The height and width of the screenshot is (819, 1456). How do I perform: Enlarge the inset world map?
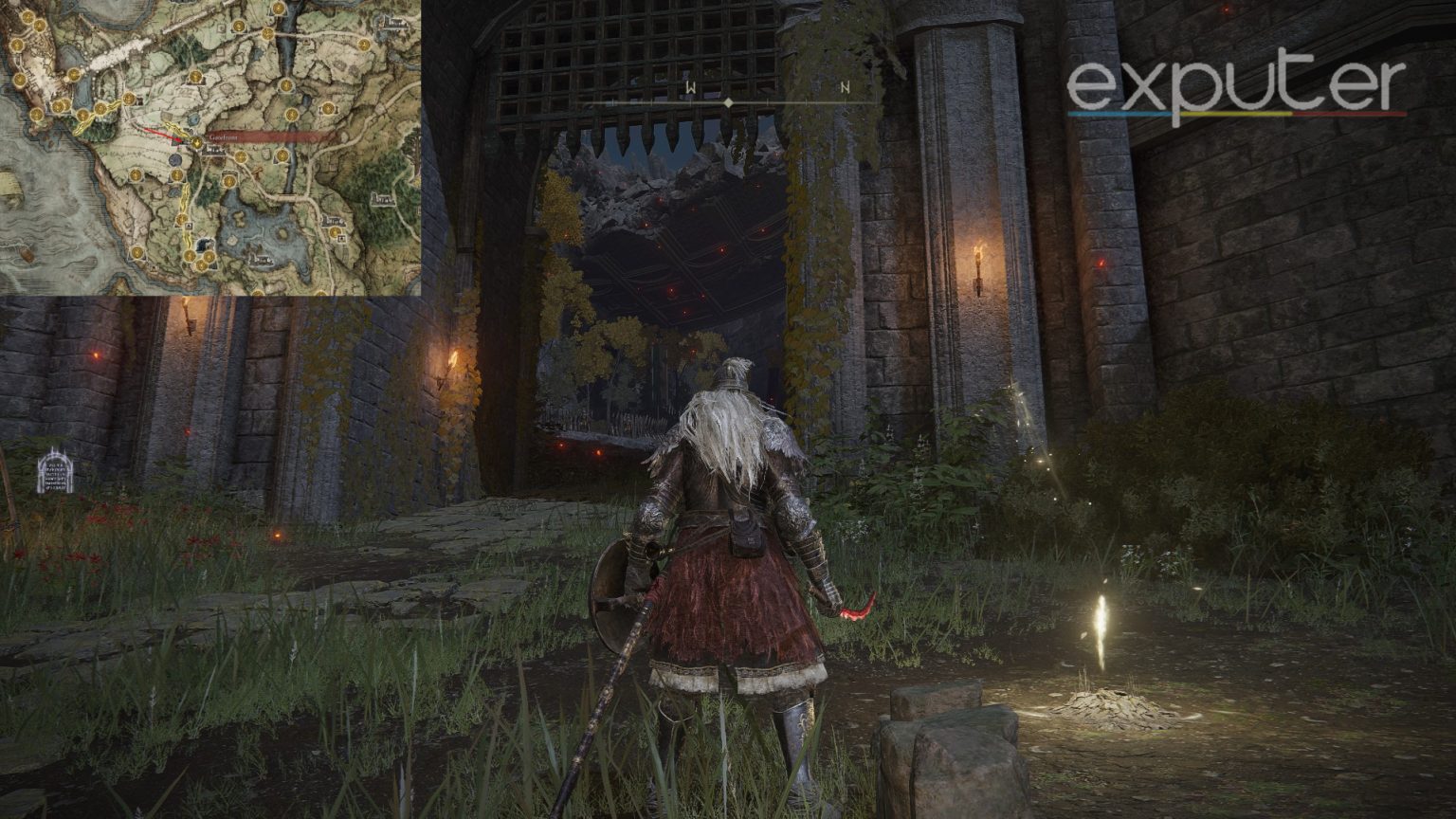(210, 148)
